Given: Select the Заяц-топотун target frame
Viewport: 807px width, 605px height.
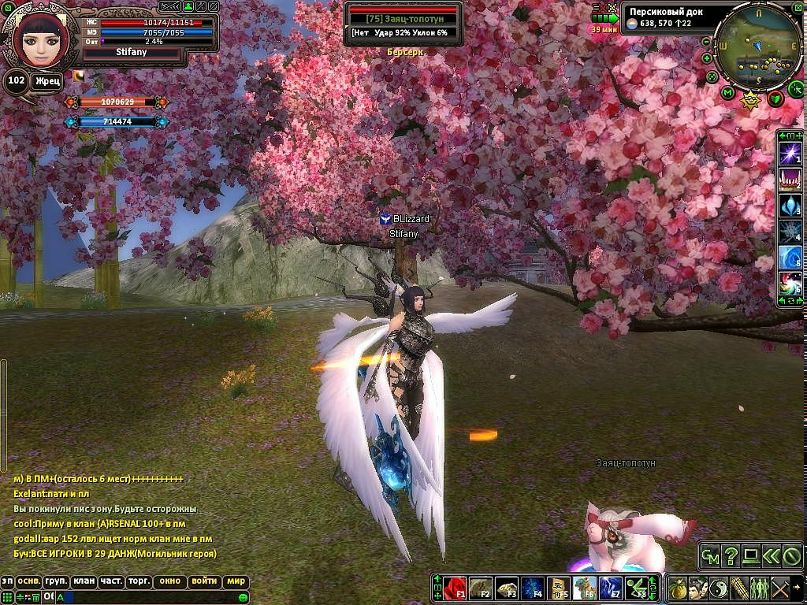Looking at the screenshot, I should 403,19.
